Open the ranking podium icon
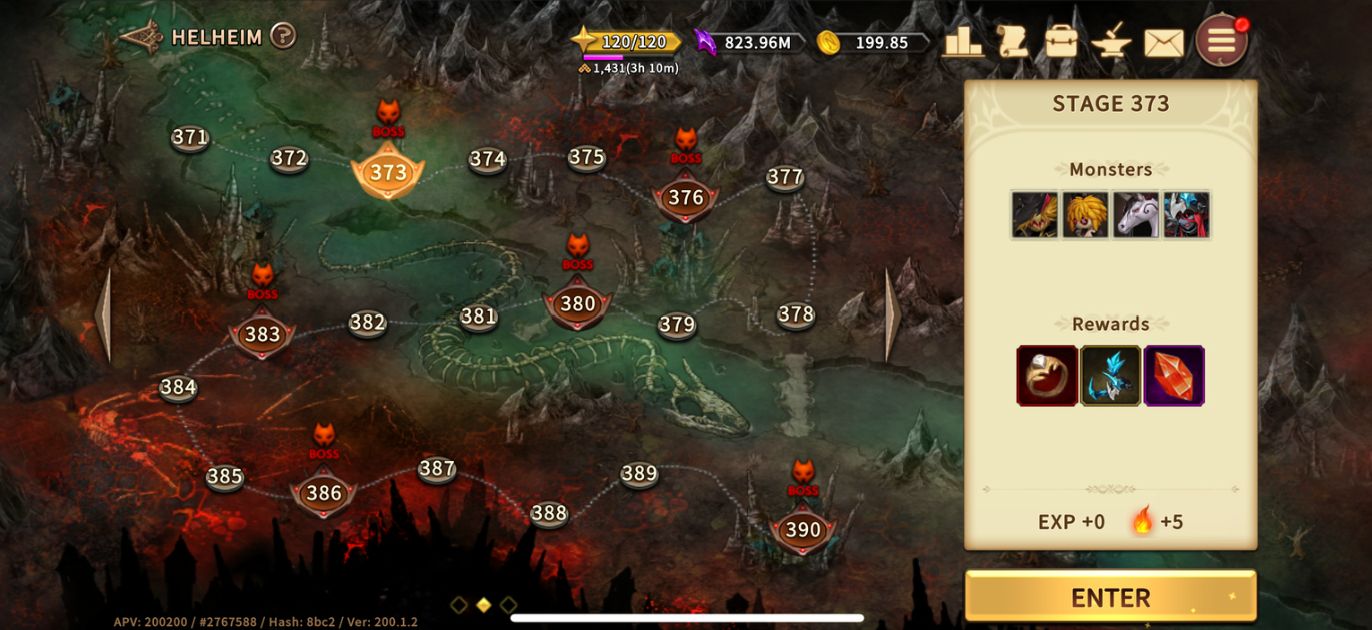The height and width of the screenshot is (630, 1372). (963, 42)
